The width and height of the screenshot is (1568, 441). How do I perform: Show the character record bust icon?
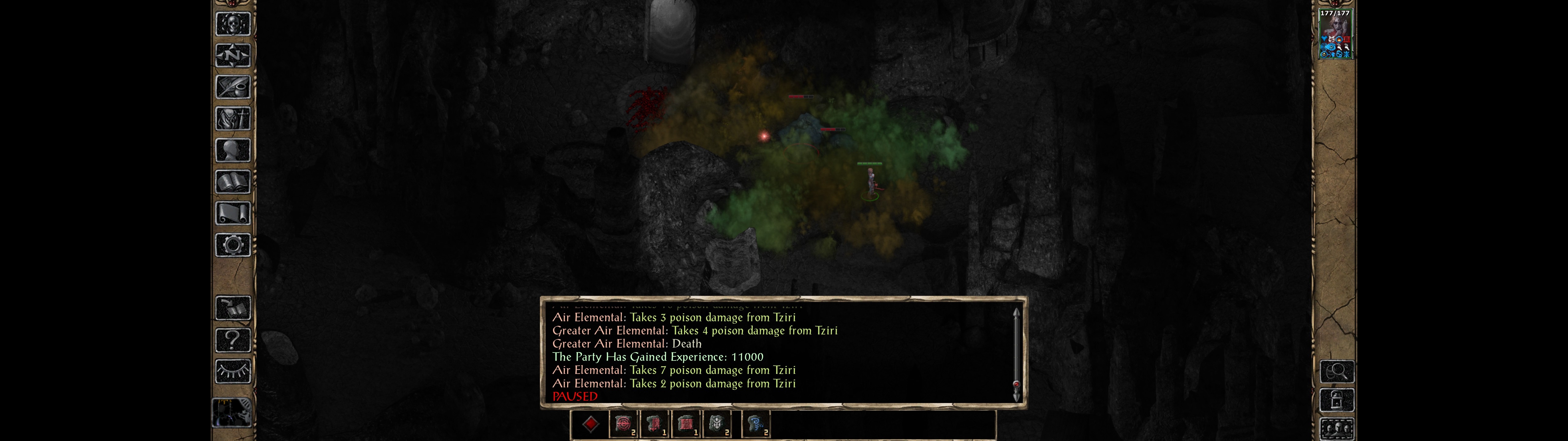click(x=233, y=150)
